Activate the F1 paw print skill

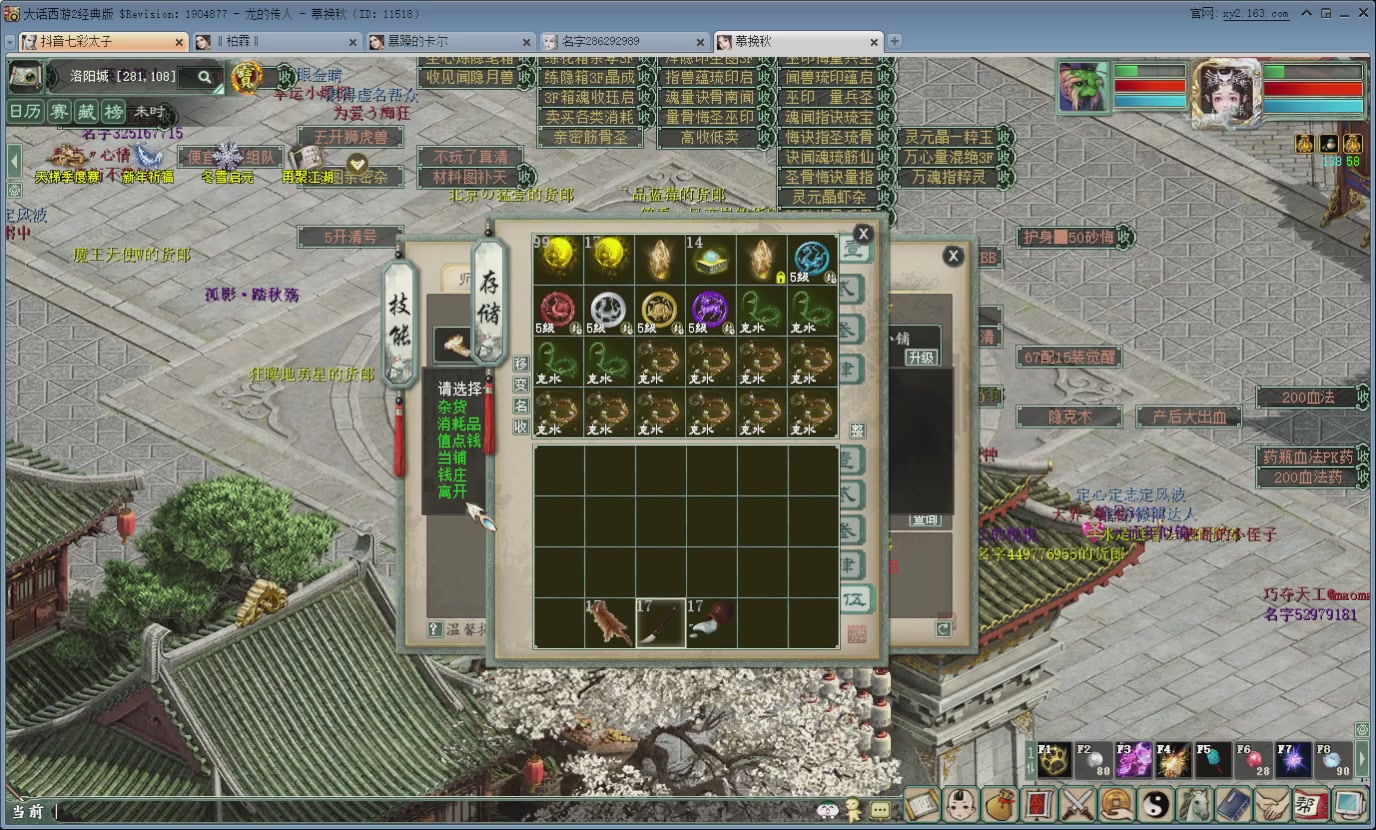pos(1054,761)
